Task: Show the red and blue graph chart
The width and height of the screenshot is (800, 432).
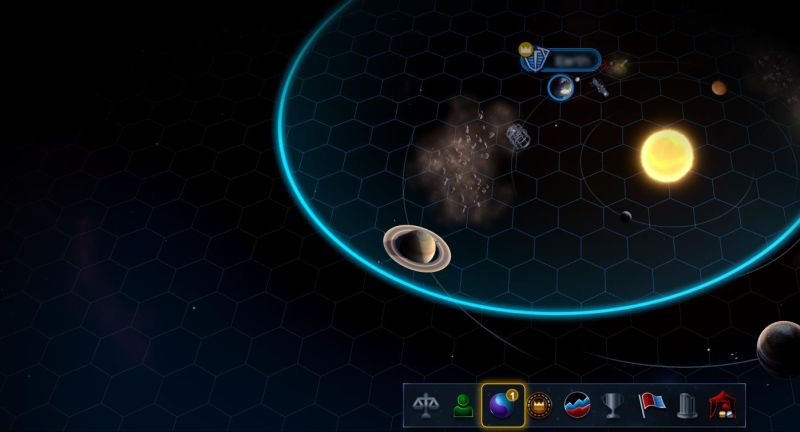Action: tap(577, 406)
